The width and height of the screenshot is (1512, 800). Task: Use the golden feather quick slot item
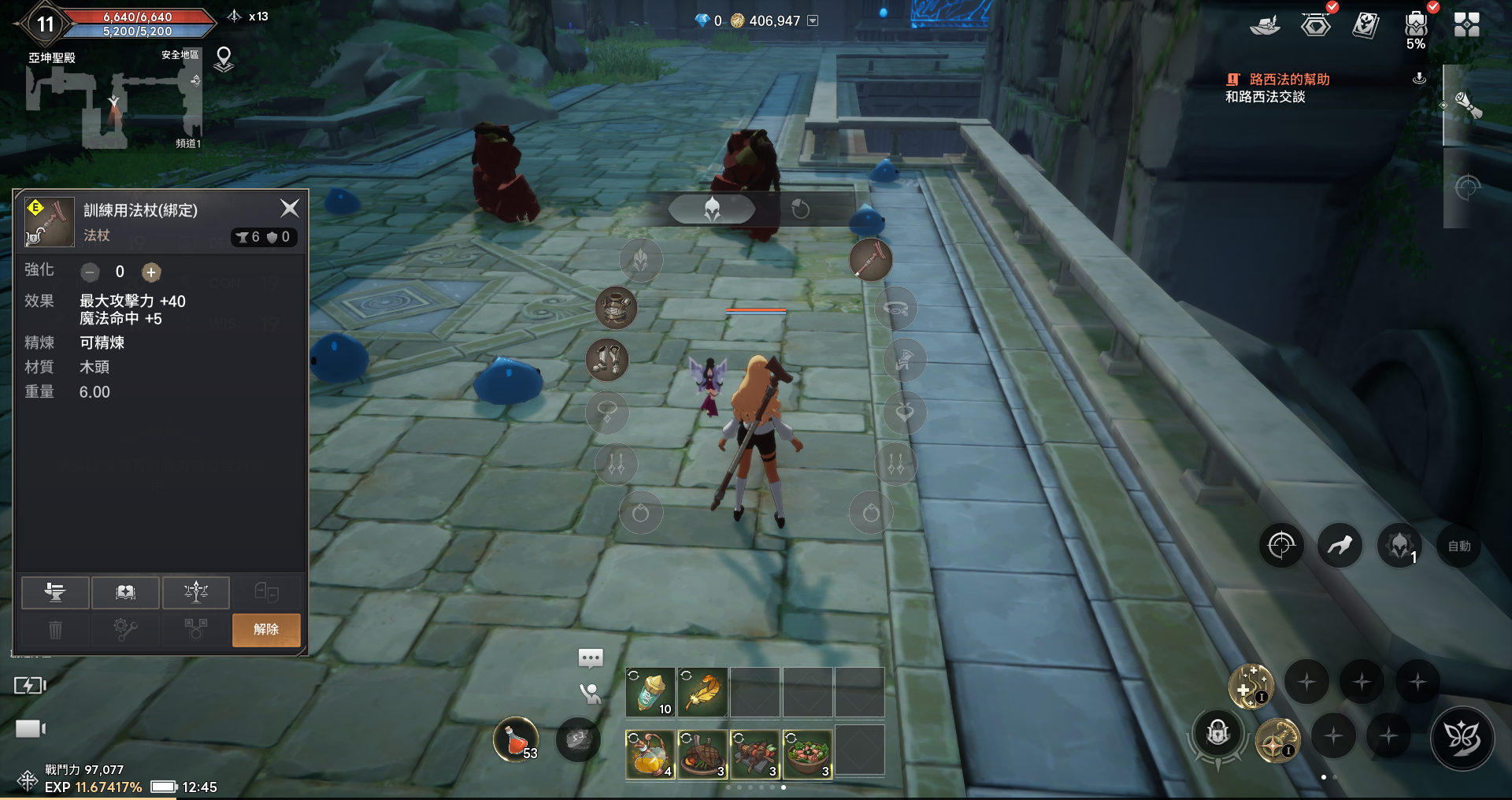click(x=702, y=692)
